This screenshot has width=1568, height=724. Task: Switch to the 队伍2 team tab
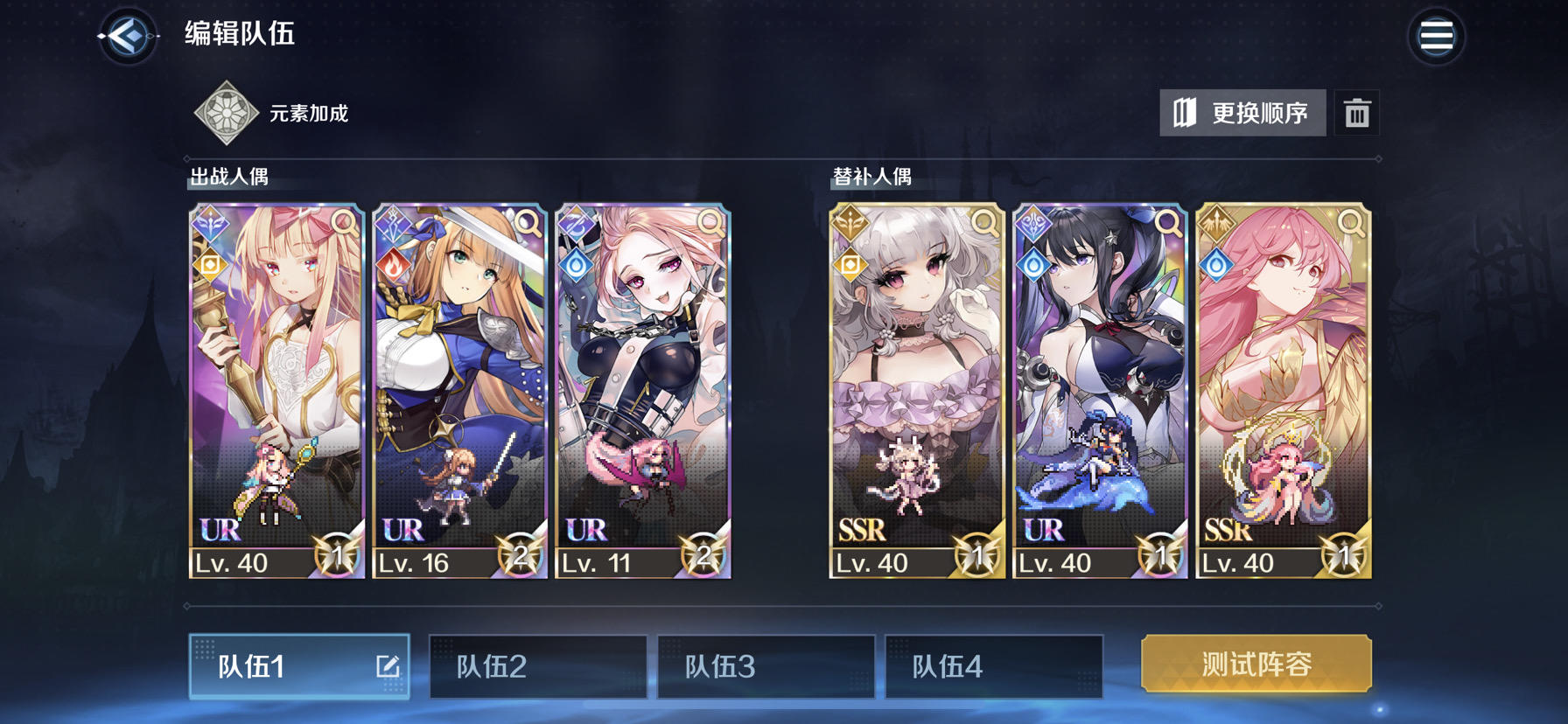537,665
